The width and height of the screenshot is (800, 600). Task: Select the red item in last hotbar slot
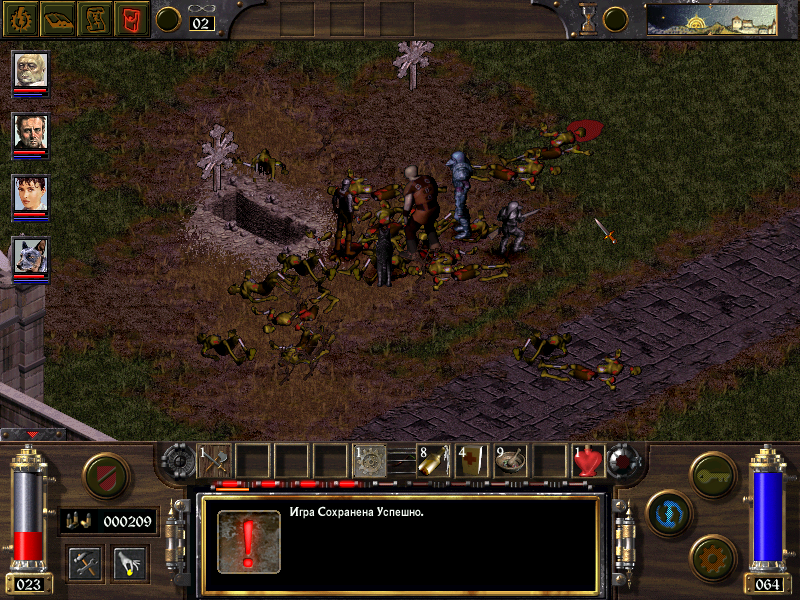[589, 460]
